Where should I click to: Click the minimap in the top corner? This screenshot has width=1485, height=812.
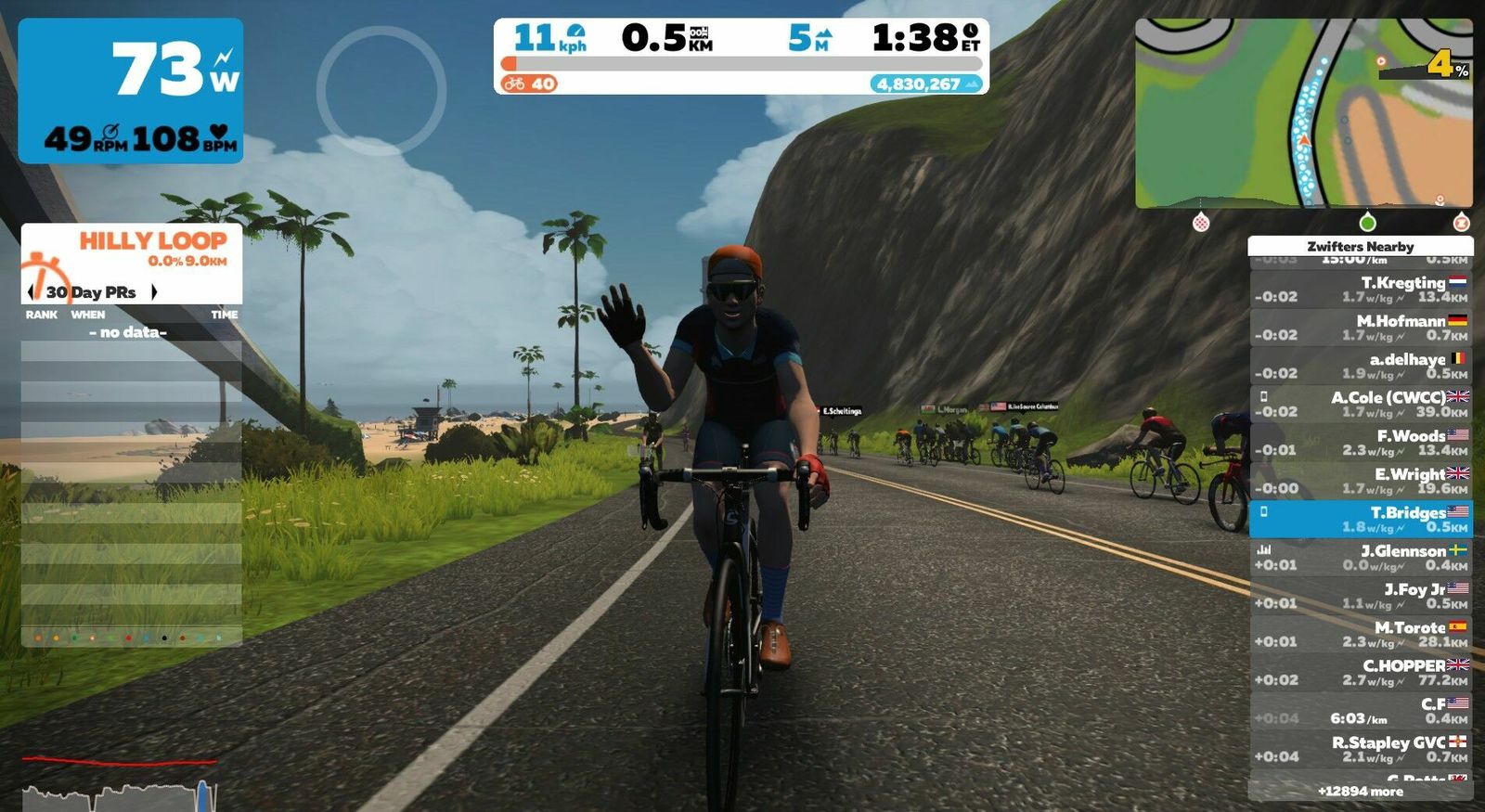1303,112
